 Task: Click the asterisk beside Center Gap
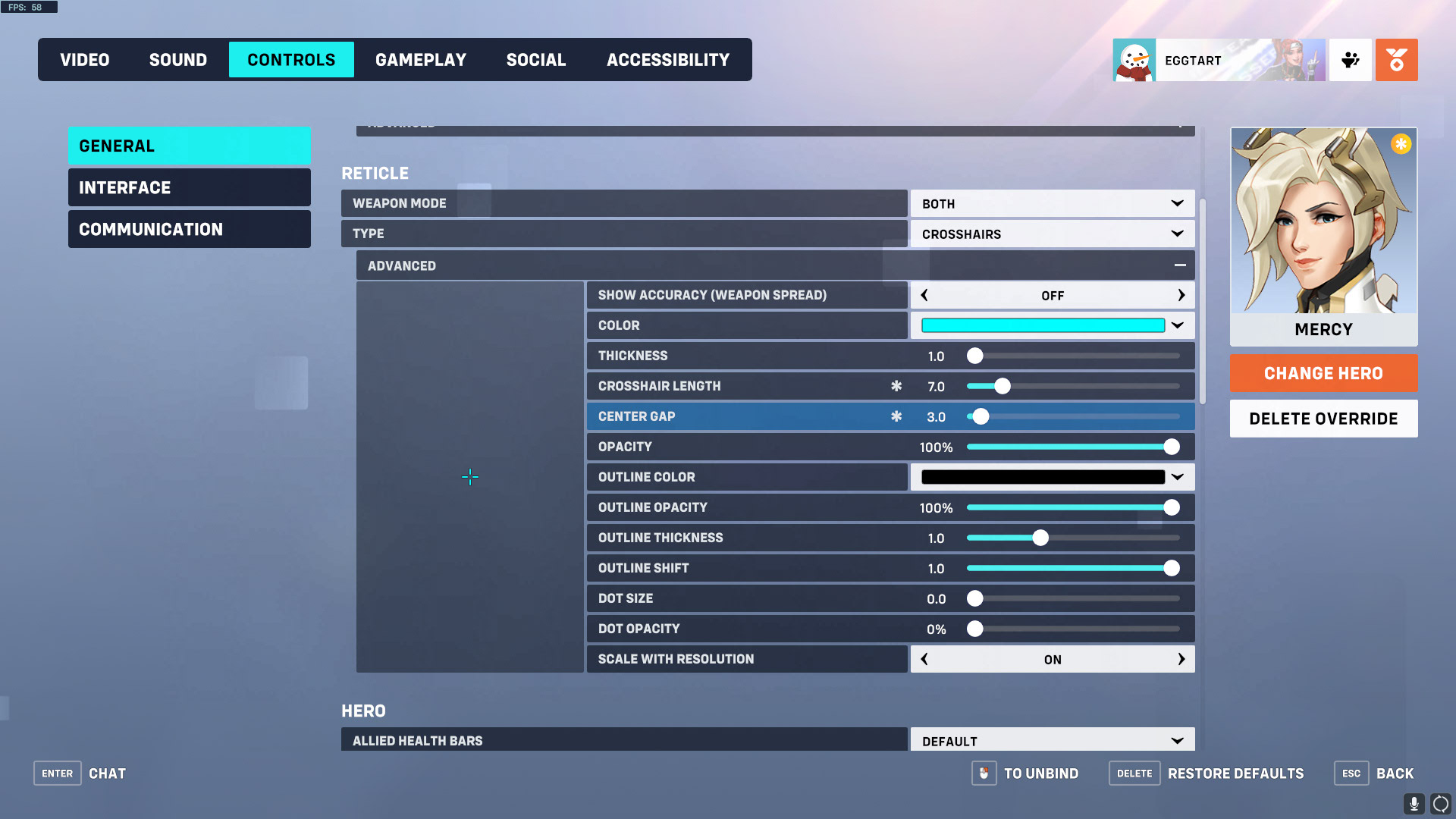pos(897,416)
